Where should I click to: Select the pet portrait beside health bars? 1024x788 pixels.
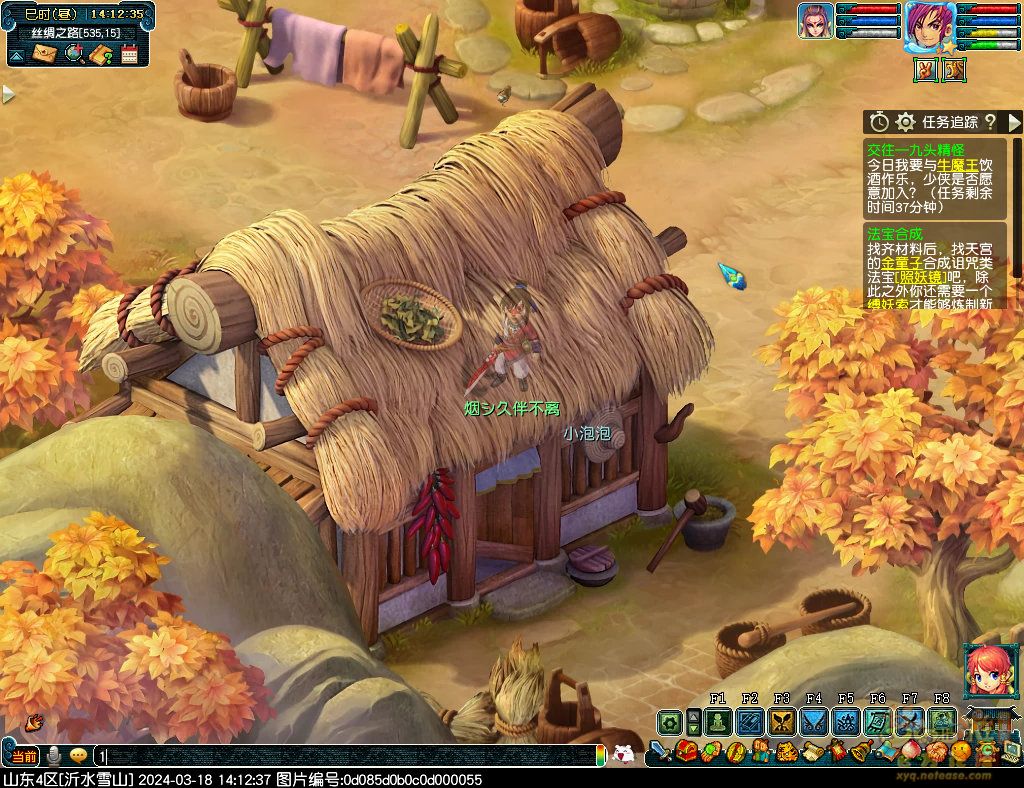(x=817, y=21)
